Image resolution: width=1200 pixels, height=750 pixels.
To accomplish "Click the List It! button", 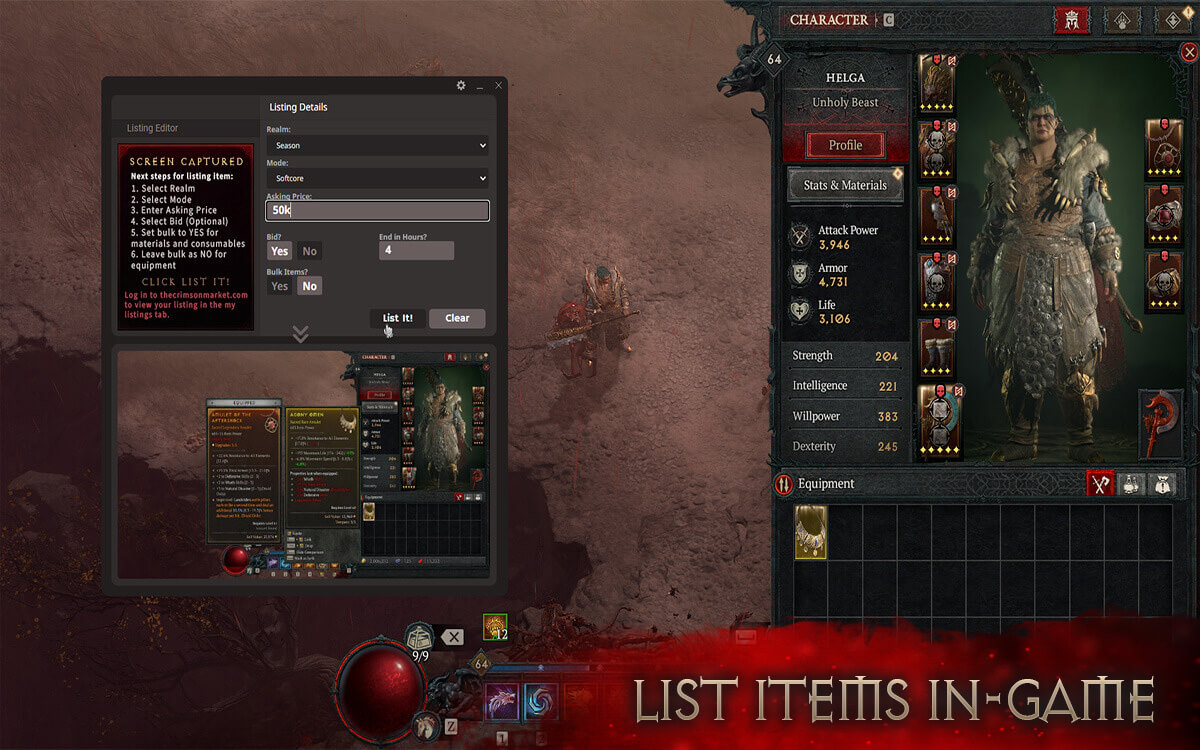I will [397, 318].
